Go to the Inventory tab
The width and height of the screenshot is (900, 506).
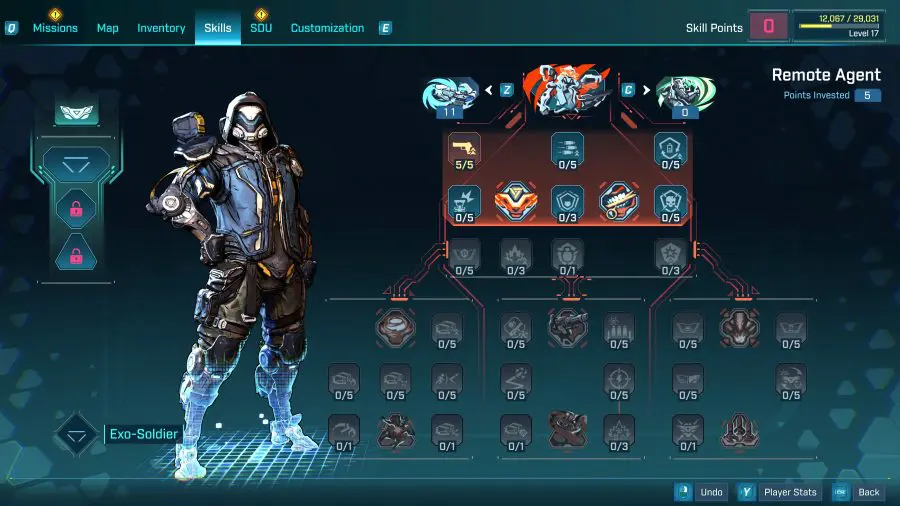tap(161, 28)
